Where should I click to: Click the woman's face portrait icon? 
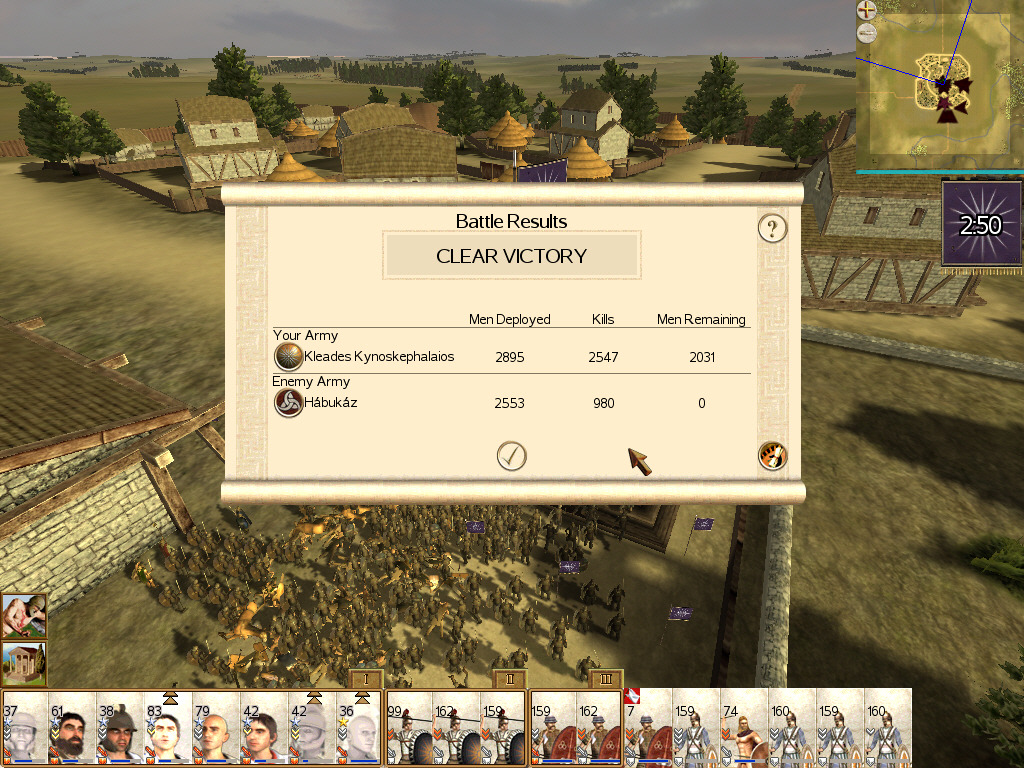click(23, 617)
